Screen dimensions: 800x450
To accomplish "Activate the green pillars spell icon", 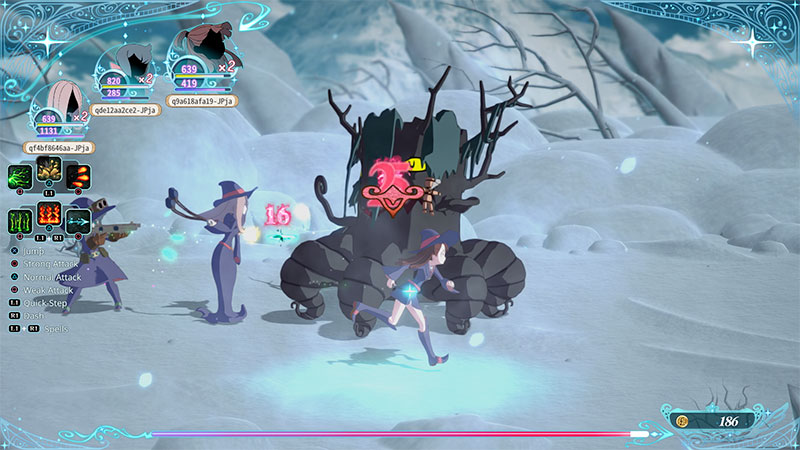I will tap(21, 220).
